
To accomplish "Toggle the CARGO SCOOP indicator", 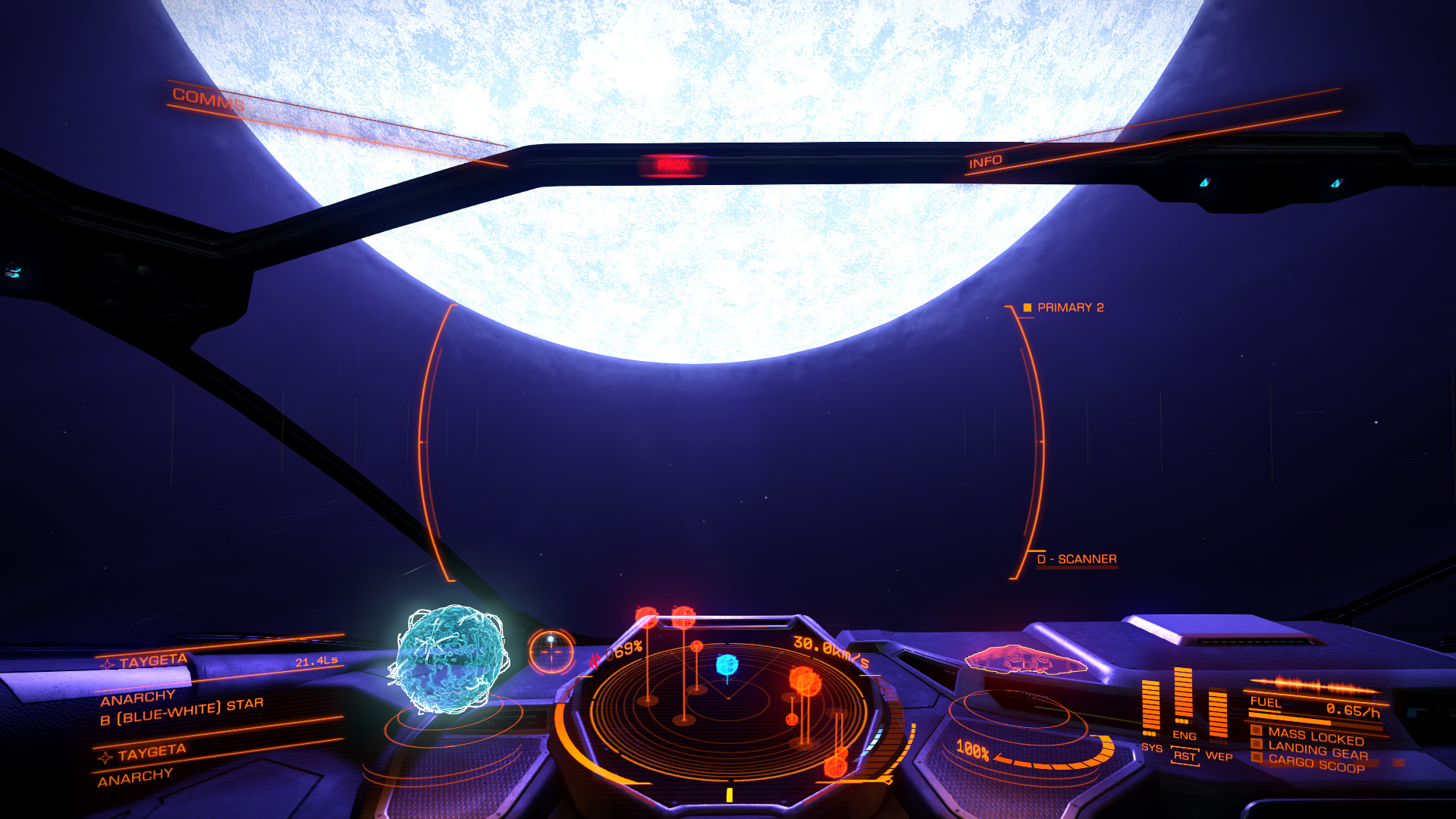I will (x=1316, y=764).
